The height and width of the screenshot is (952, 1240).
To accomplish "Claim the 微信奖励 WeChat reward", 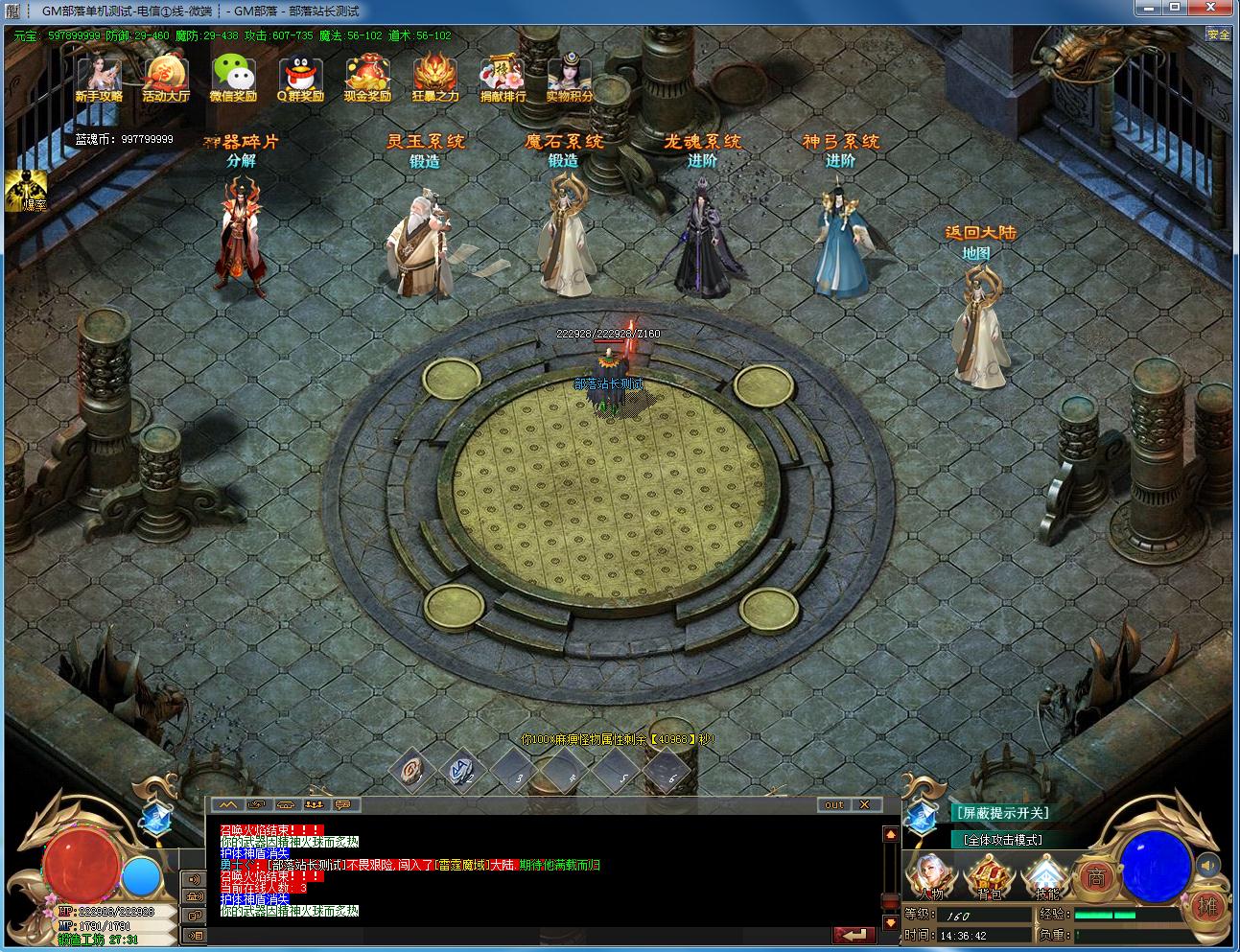I will (233, 78).
